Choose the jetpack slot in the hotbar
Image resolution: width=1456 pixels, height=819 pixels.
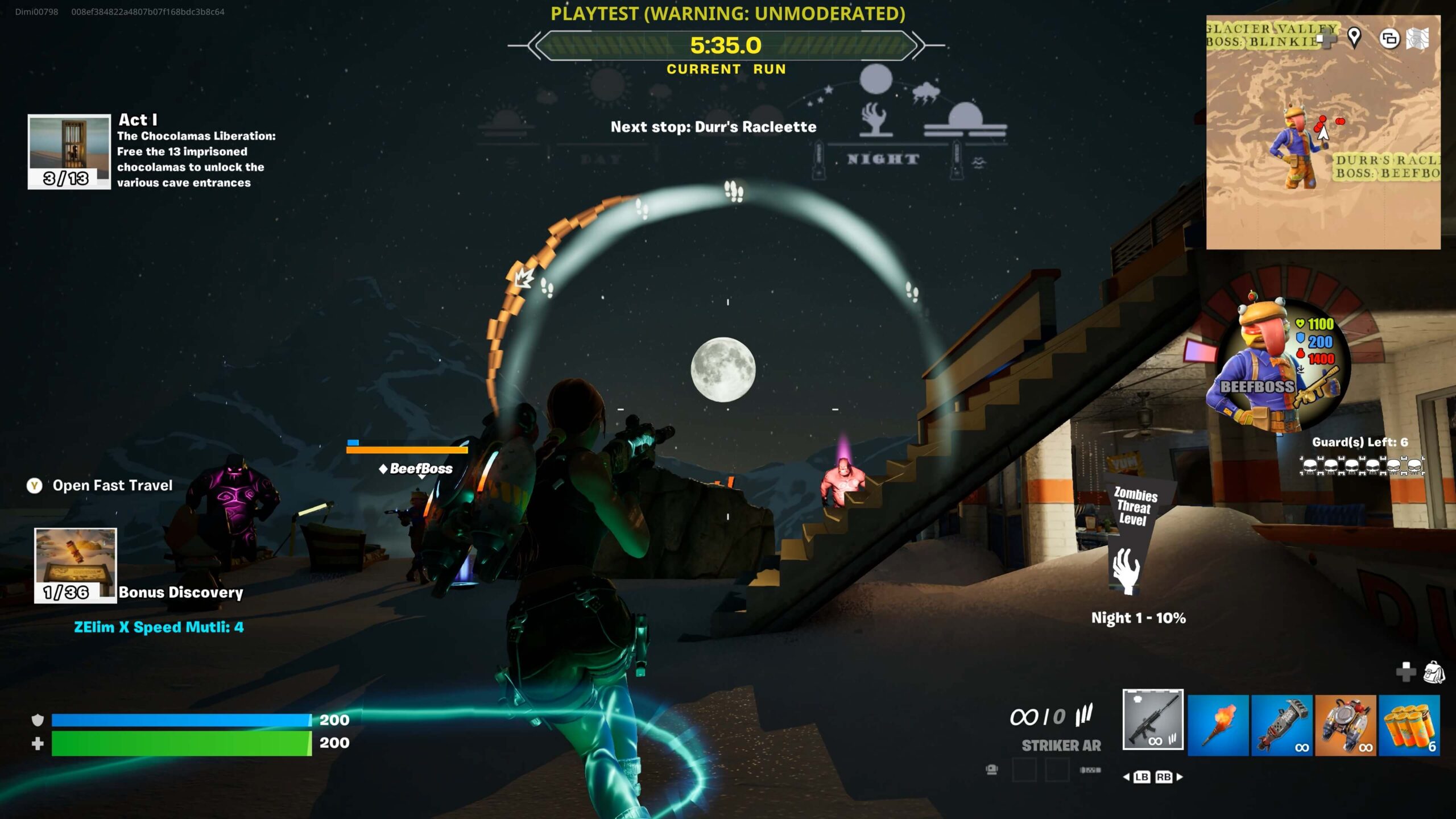coord(1345,725)
